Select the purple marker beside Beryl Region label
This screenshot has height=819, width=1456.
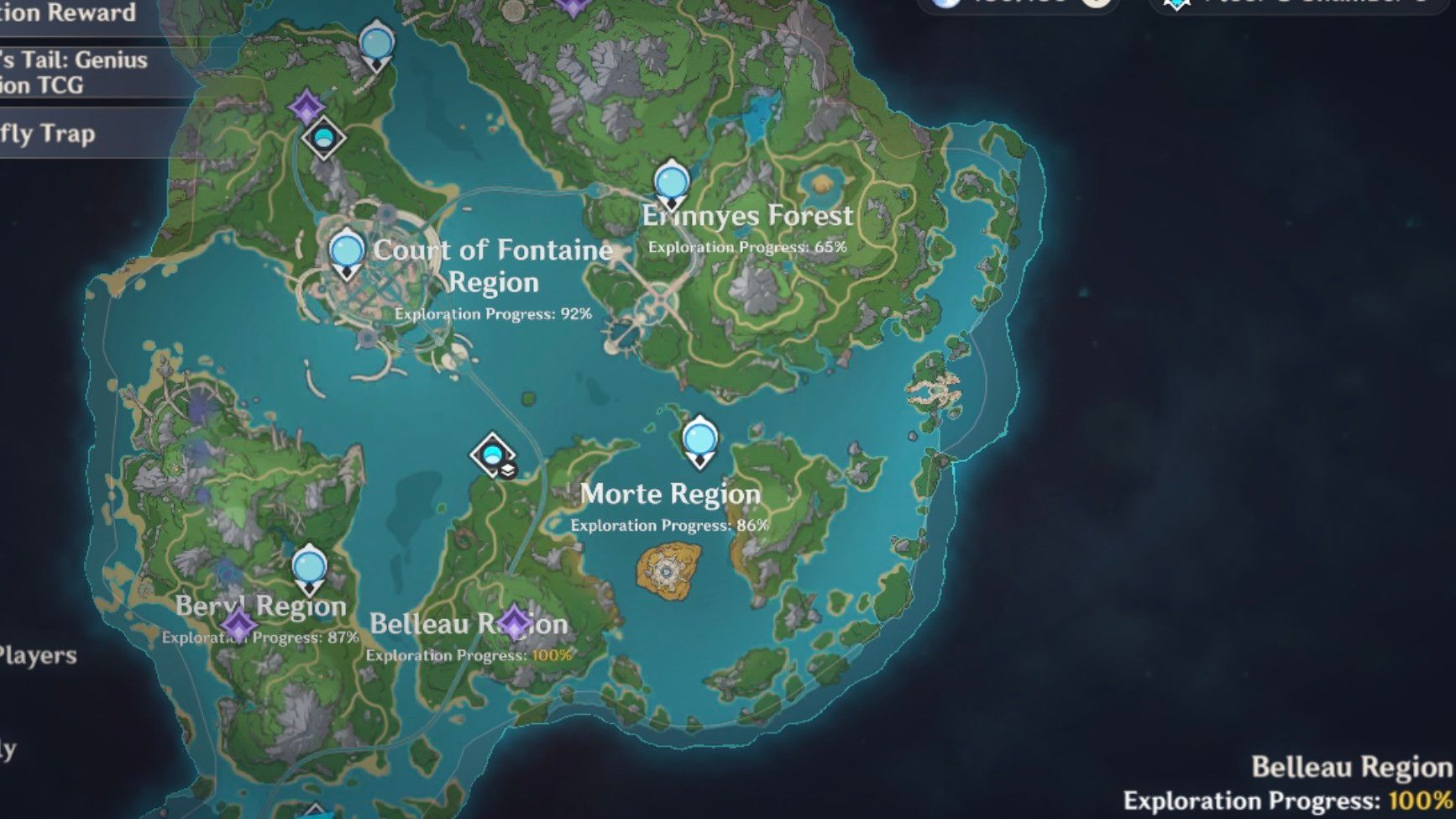tap(239, 625)
